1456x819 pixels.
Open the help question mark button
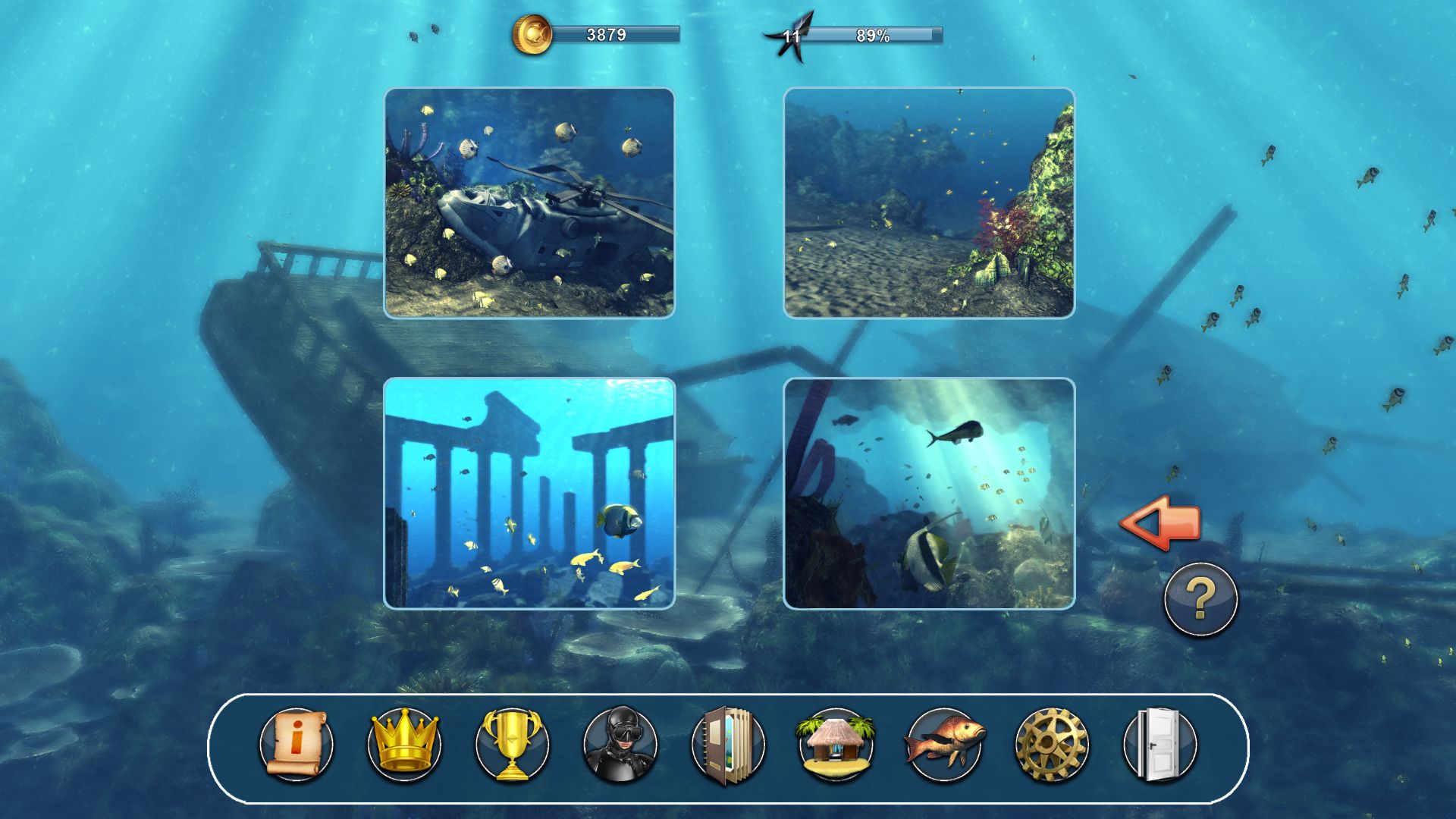point(1200,600)
